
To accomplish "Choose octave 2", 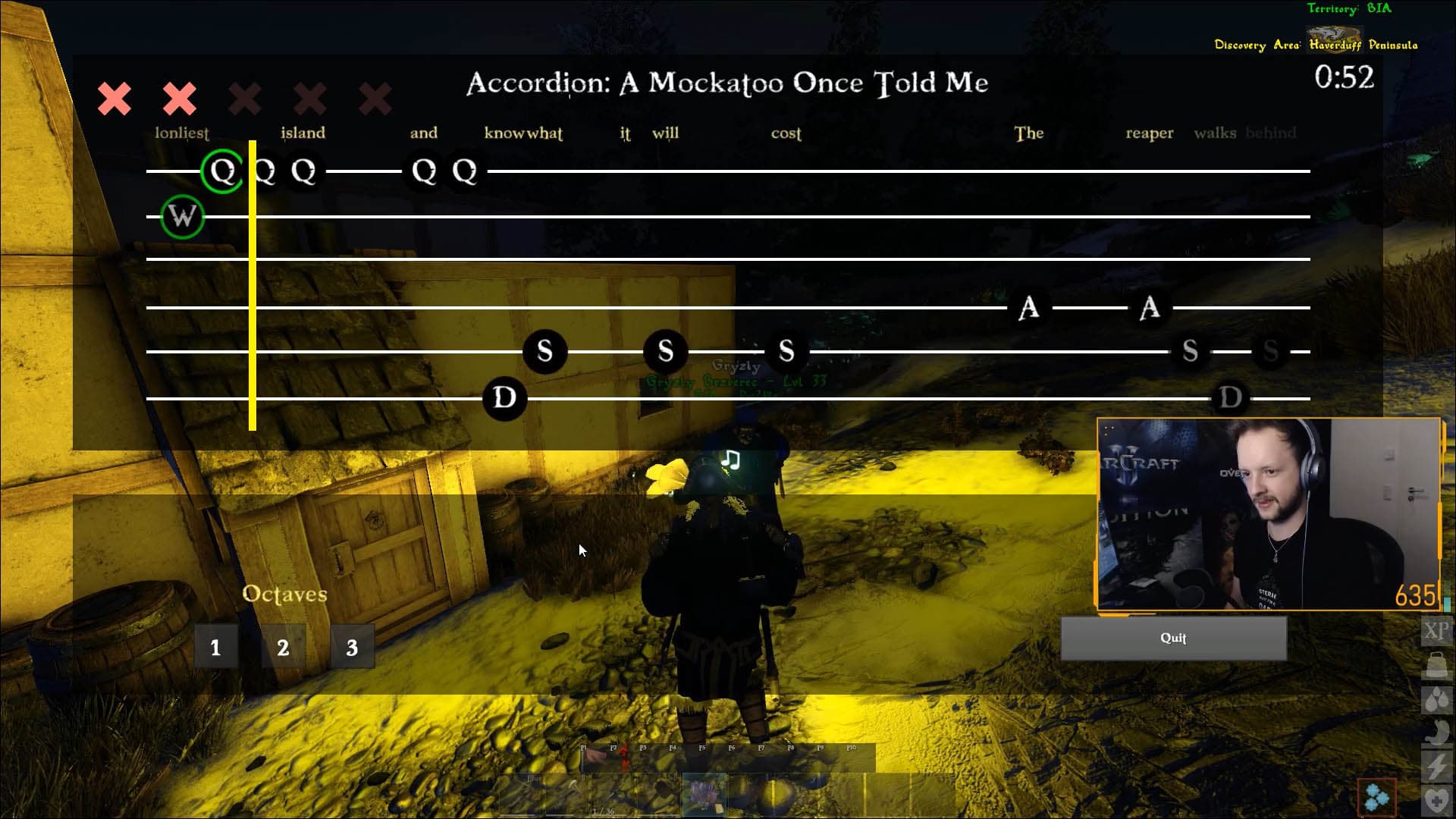I will pyautogui.click(x=283, y=647).
